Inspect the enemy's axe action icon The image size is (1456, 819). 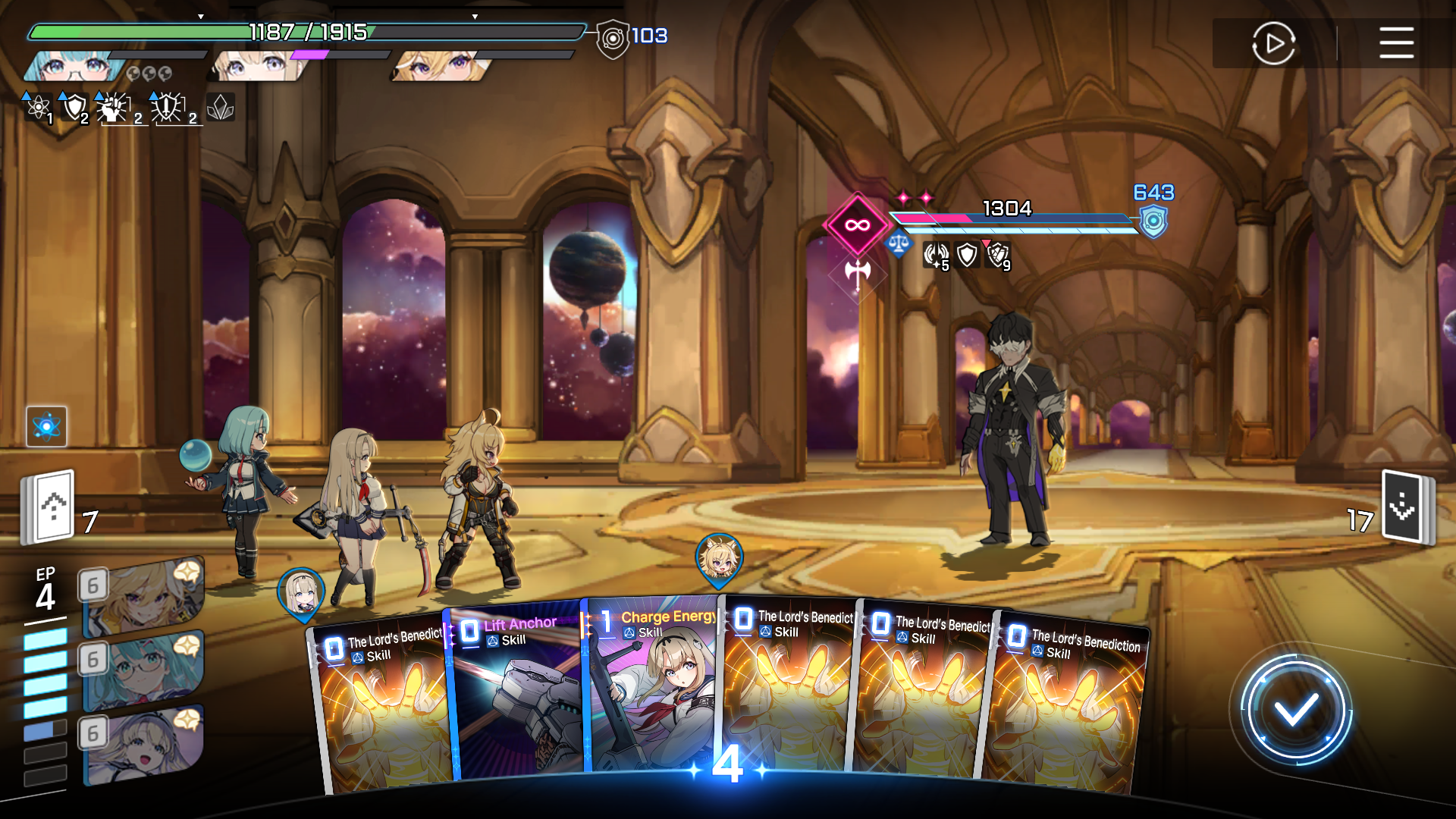pyautogui.click(x=858, y=273)
